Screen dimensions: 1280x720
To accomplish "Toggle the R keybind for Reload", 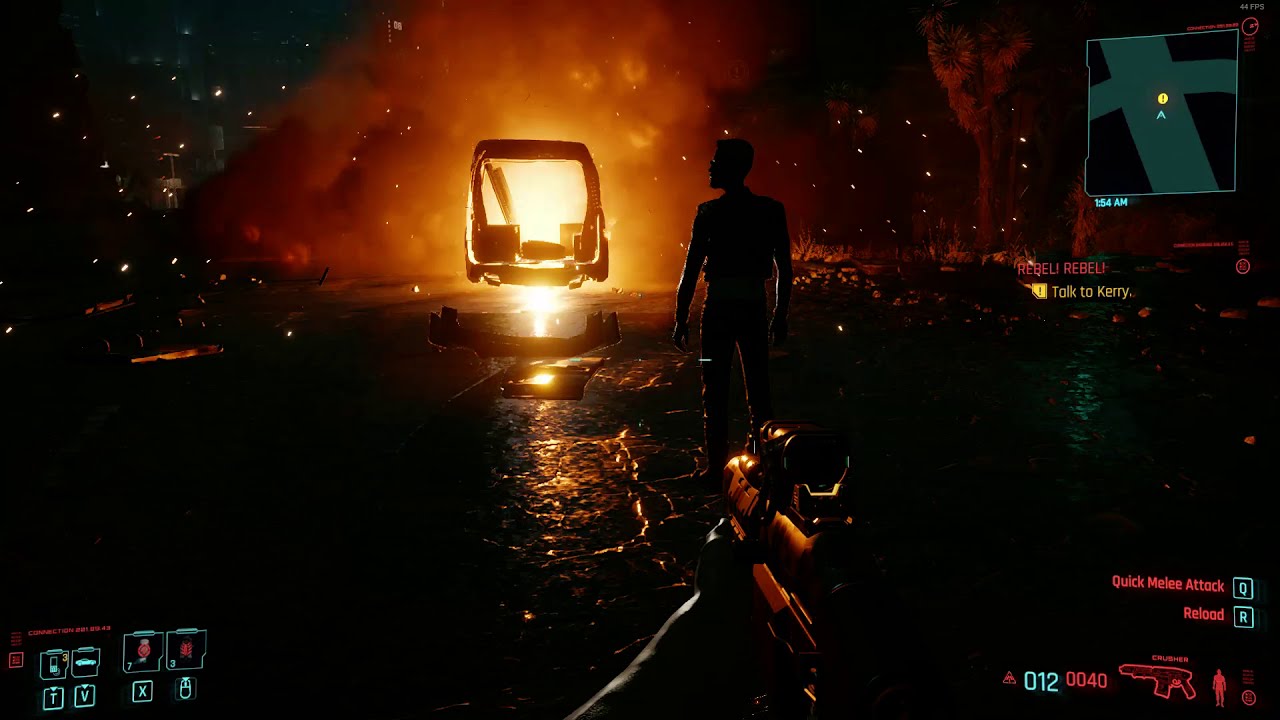I will tap(1243, 617).
